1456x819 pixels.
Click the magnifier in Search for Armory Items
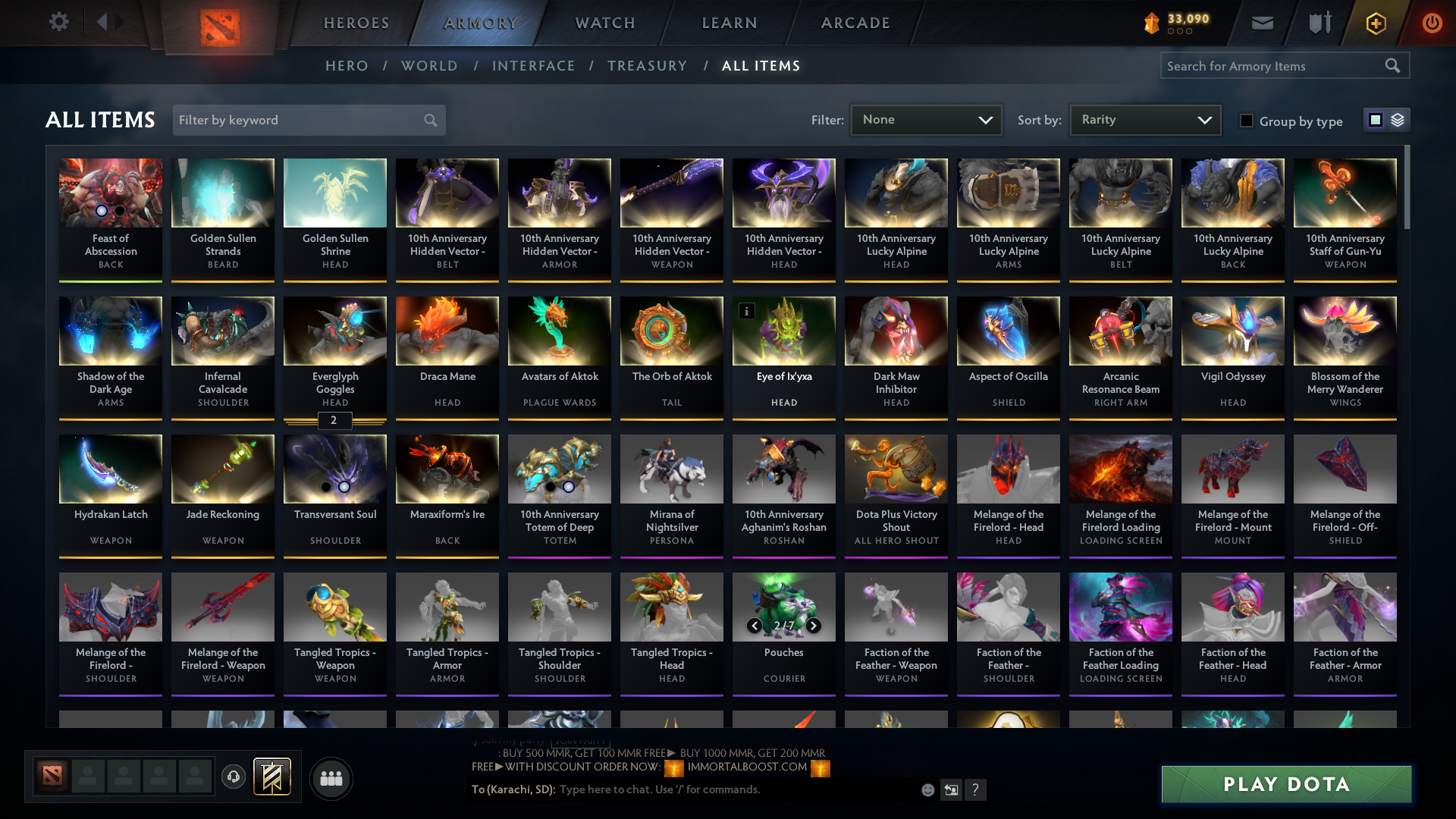1394,66
